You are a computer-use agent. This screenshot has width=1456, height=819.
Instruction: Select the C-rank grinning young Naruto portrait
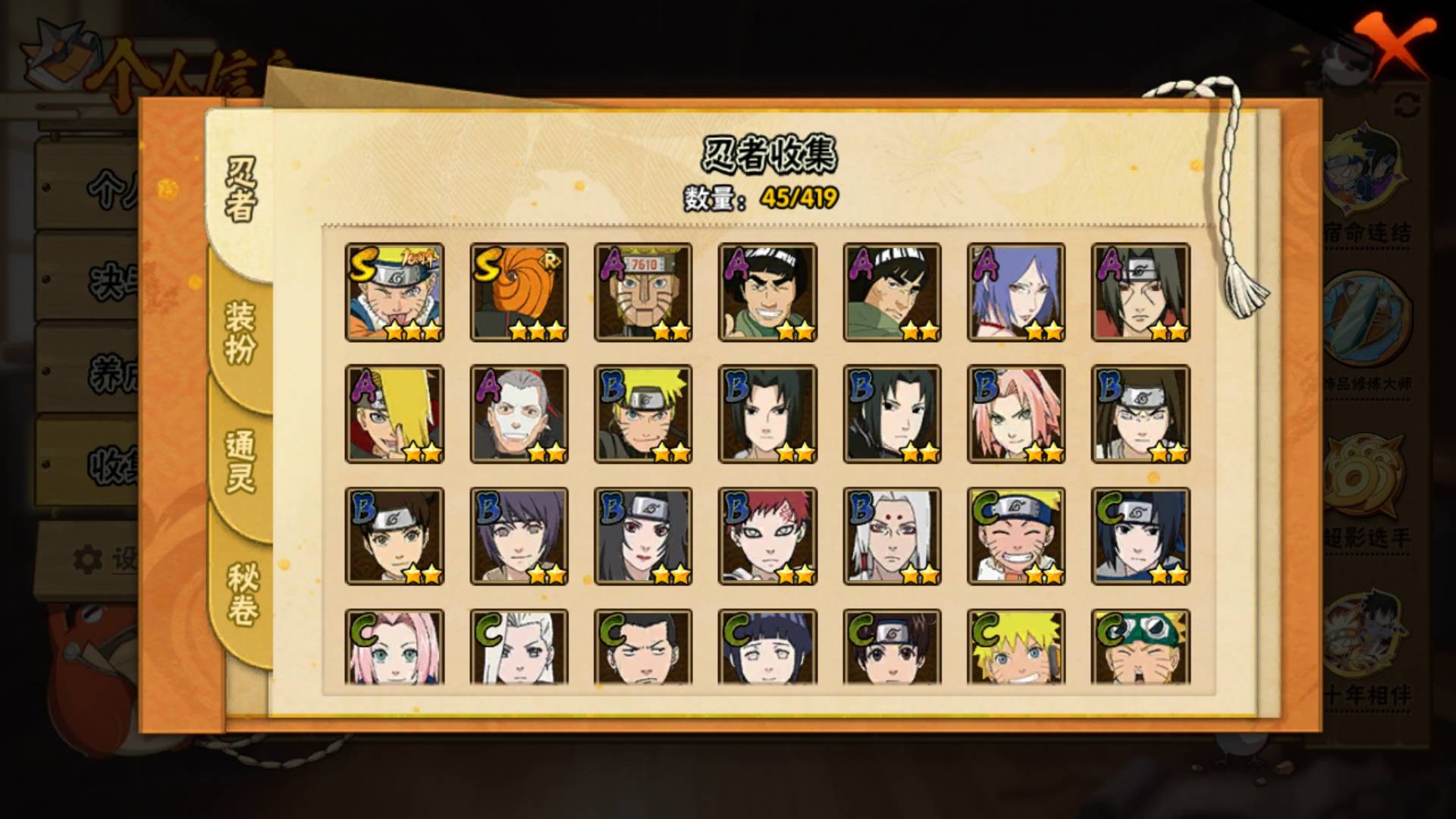coord(1016,536)
